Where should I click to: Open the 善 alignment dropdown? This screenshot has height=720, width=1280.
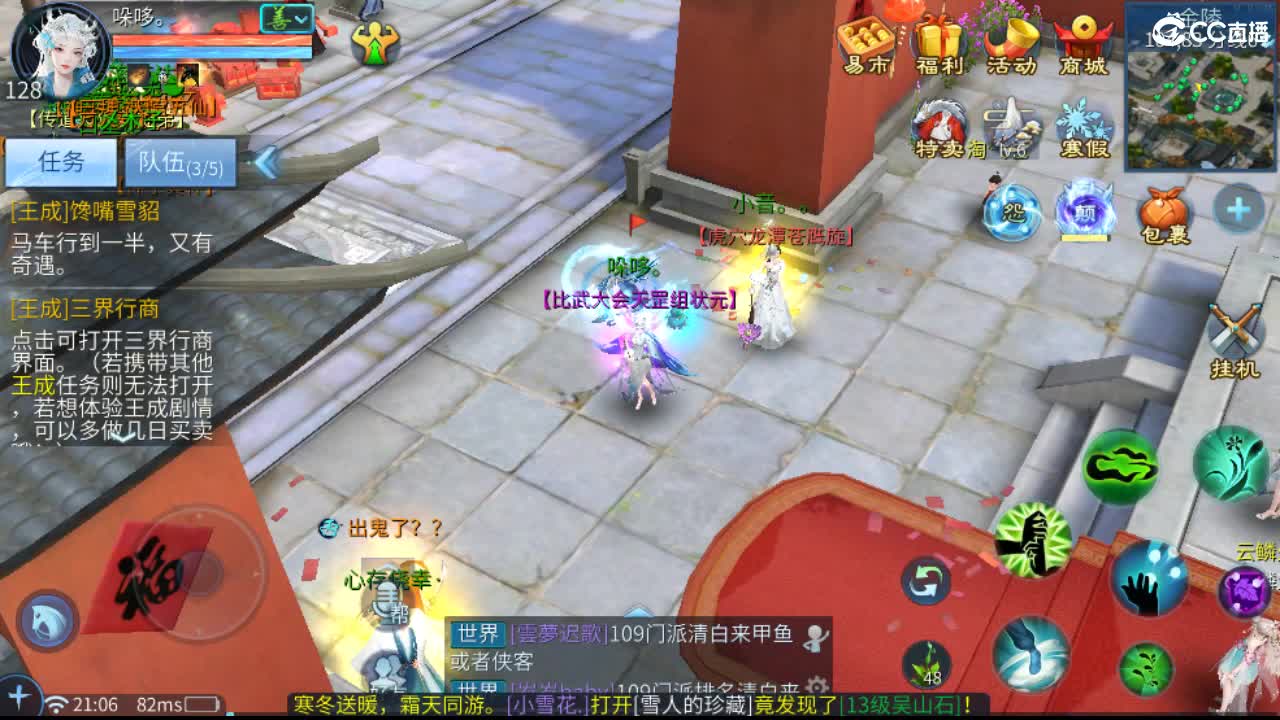(x=284, y=18)
